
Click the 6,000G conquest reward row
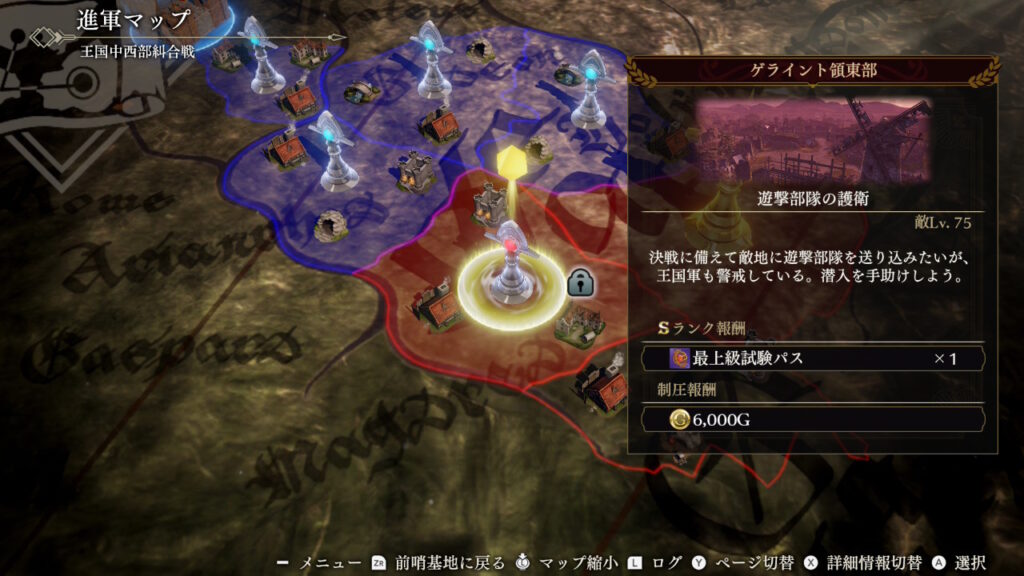point(814,420)
